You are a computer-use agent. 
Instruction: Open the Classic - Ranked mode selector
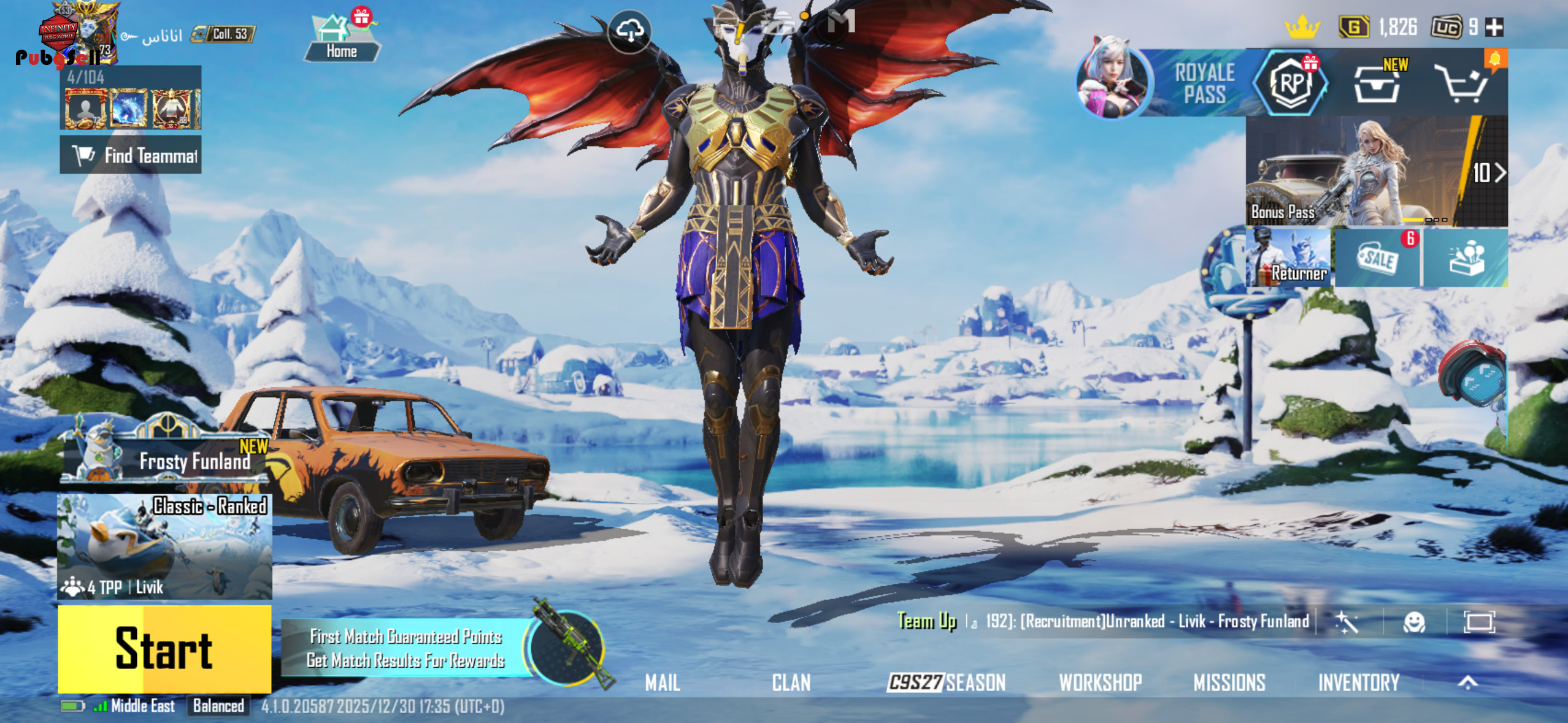[x=164, y=546]
